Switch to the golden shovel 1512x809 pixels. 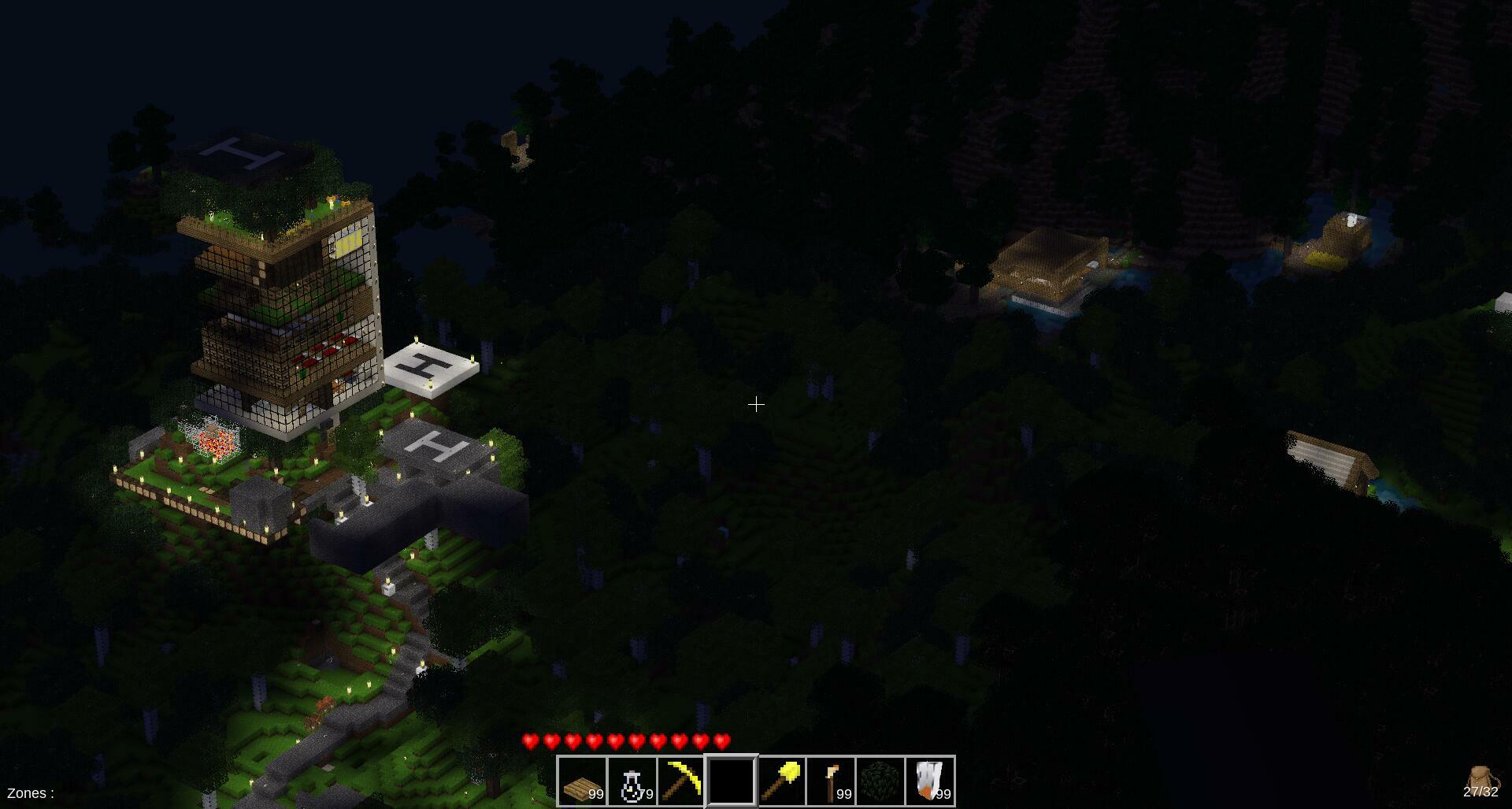click(781, 781)
